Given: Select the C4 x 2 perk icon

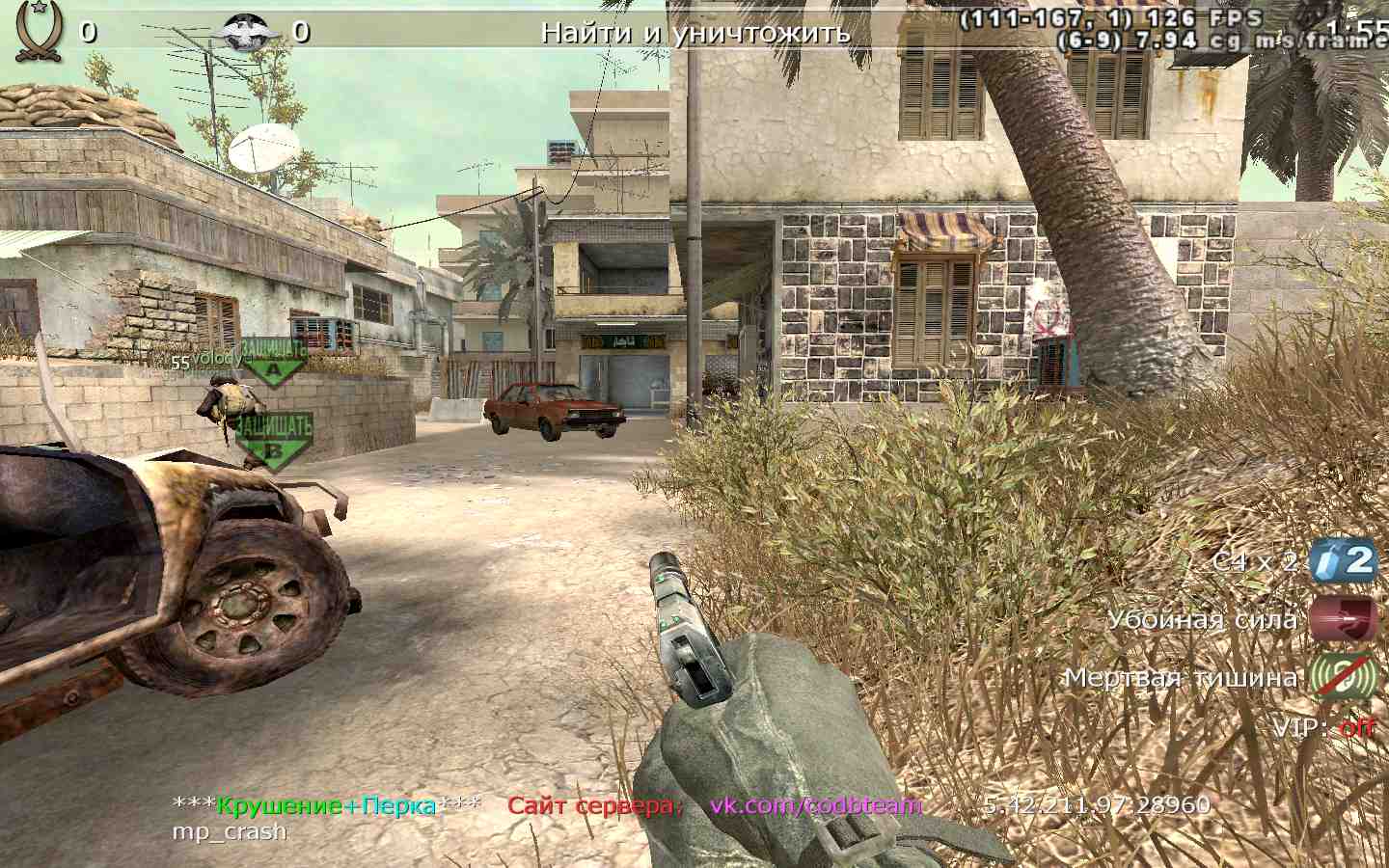Looking at the screenshot, I should click(x=1341, y=561).
